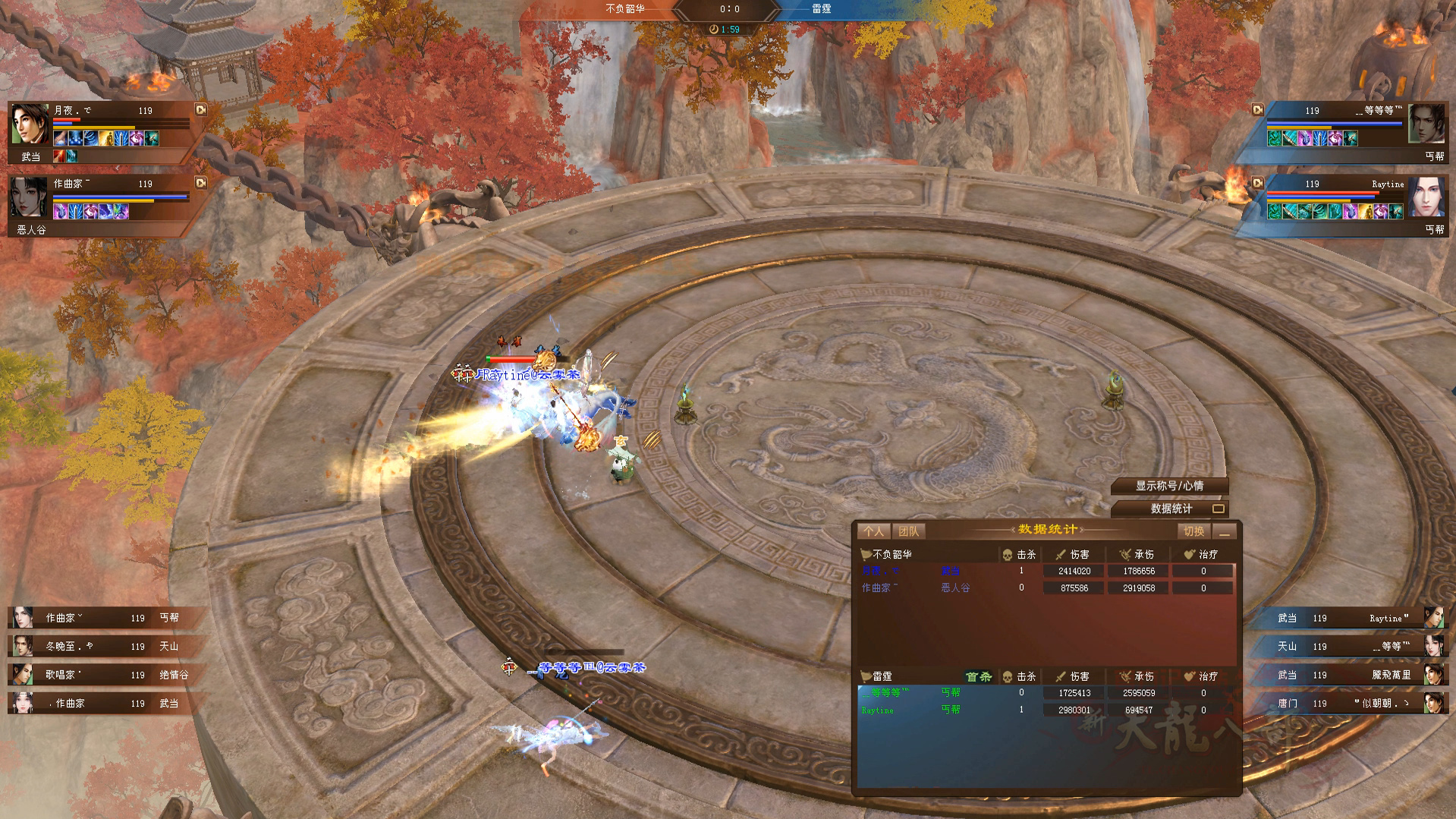This screenshot has width=1456, height=819.
Task: Minimize the 数据统计 panel
Action: [x=1224, y=531]
